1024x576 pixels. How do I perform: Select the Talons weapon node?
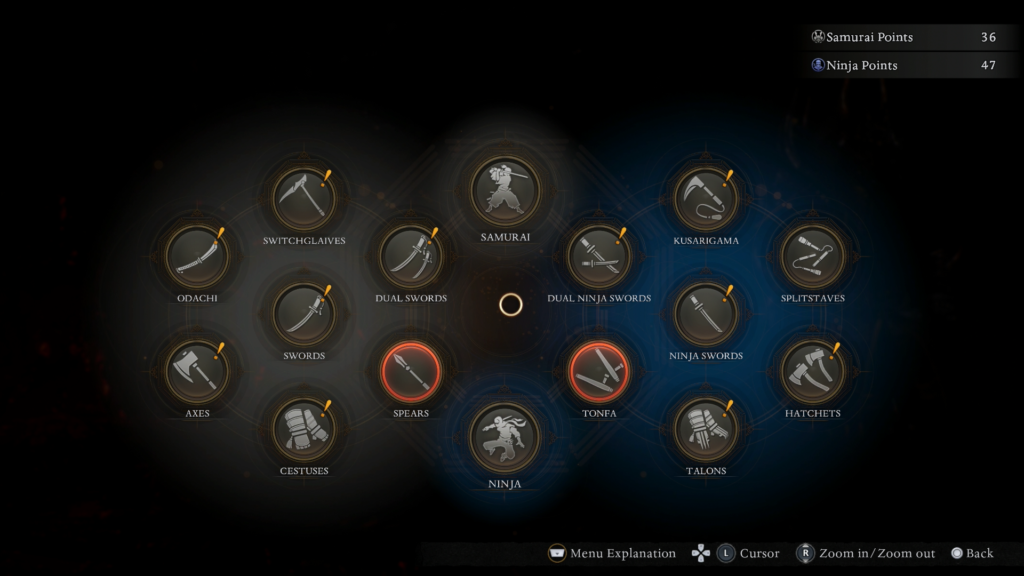click(706, 428)
